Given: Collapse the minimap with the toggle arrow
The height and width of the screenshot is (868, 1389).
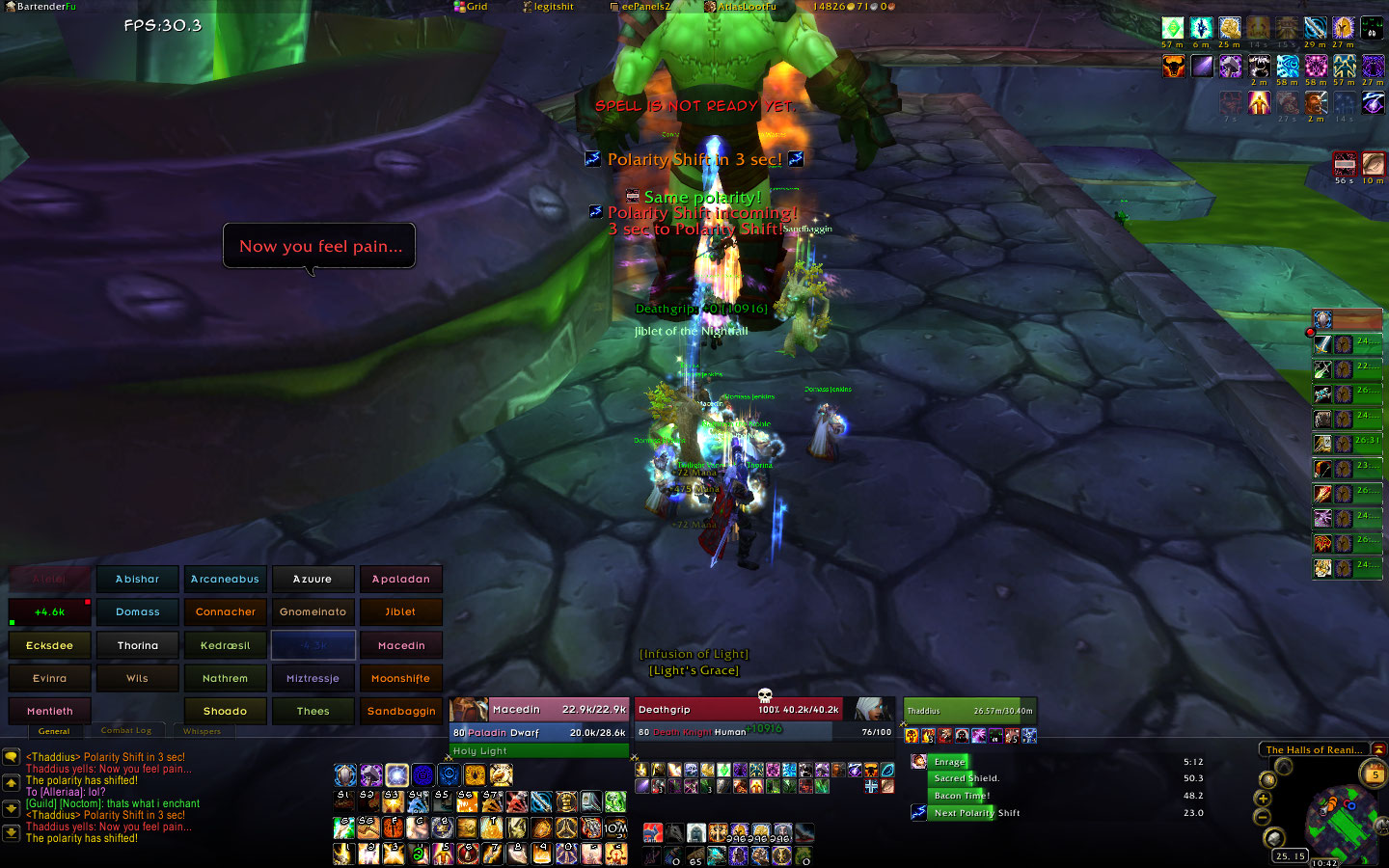Looking at the screenshot, I should [1379, 749].
